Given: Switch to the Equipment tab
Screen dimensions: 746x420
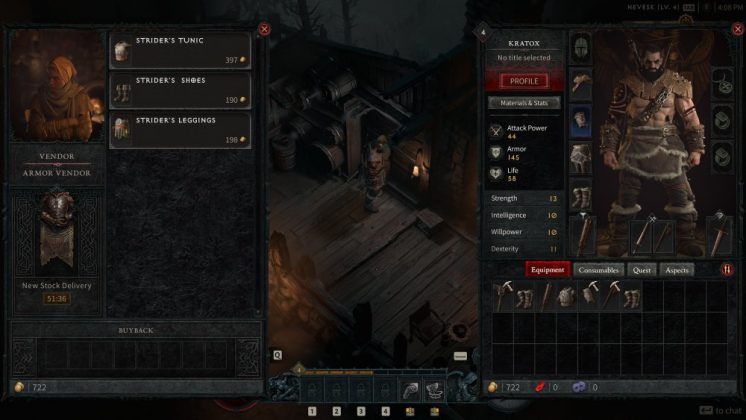Looking at the screenshot, I should coord(548,269).
